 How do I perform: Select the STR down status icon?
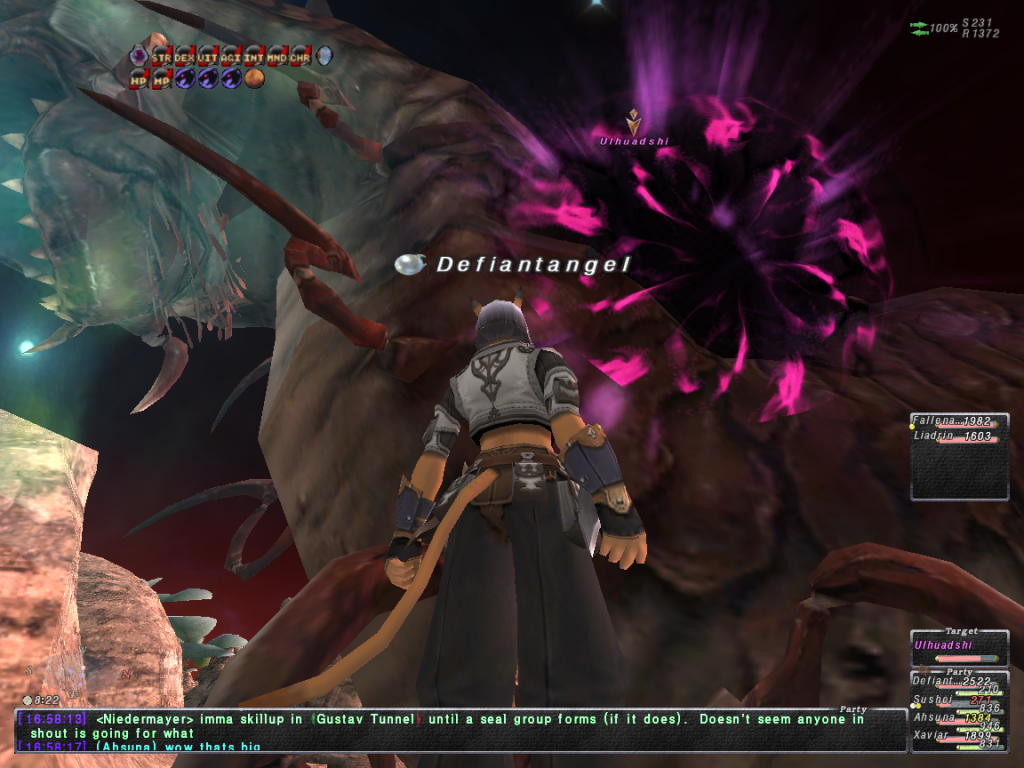click(x=161, y=56)
